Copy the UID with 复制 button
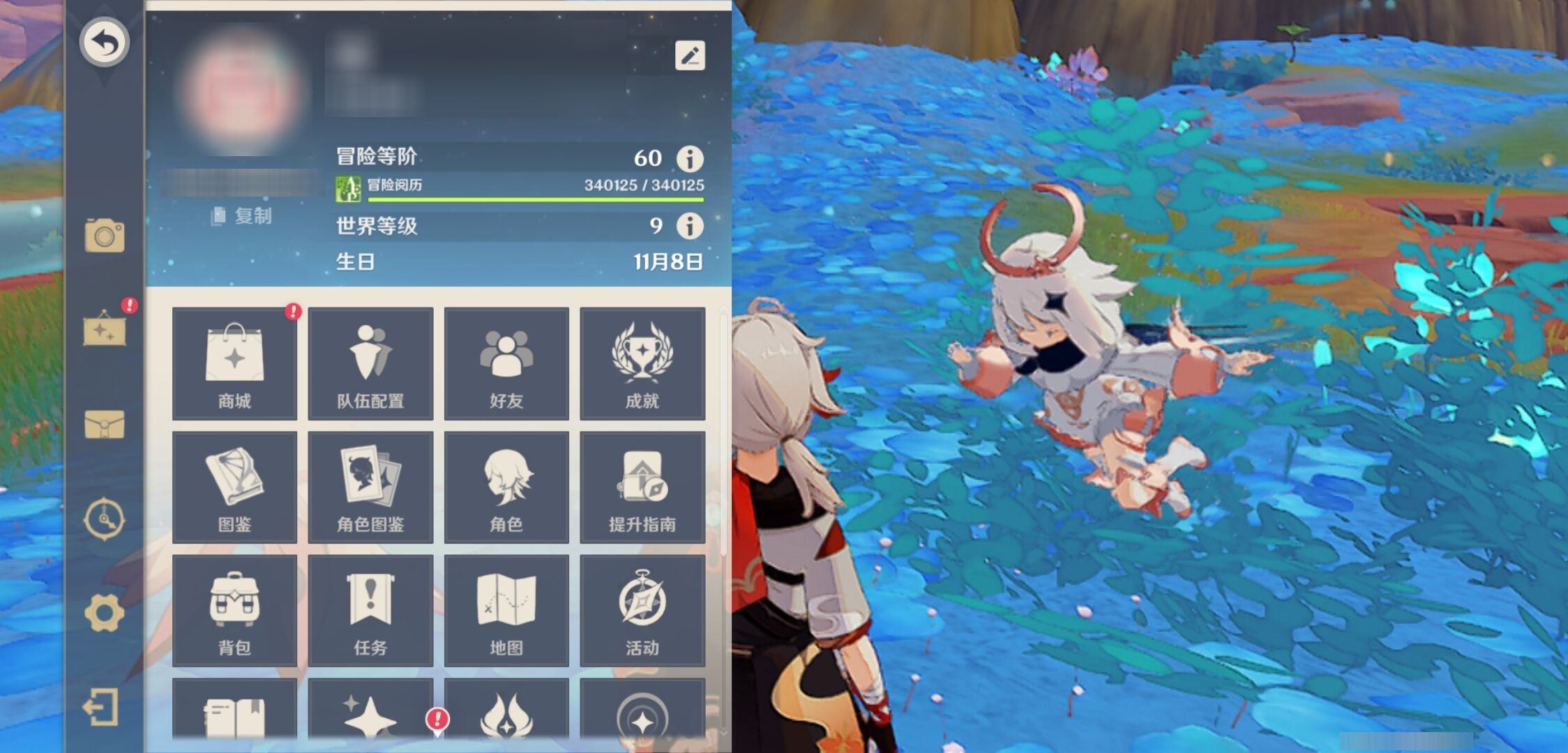 point(242,216)
